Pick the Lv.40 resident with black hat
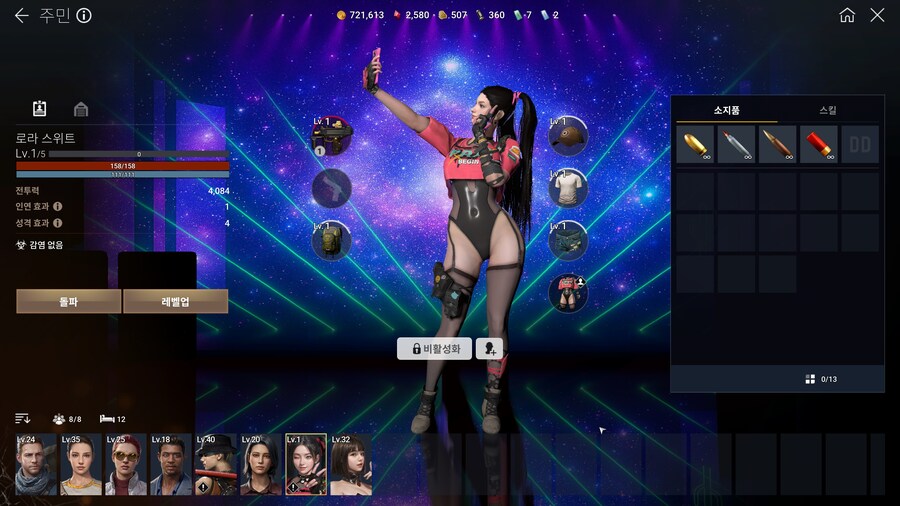900x506 pixels. point(215,464)
